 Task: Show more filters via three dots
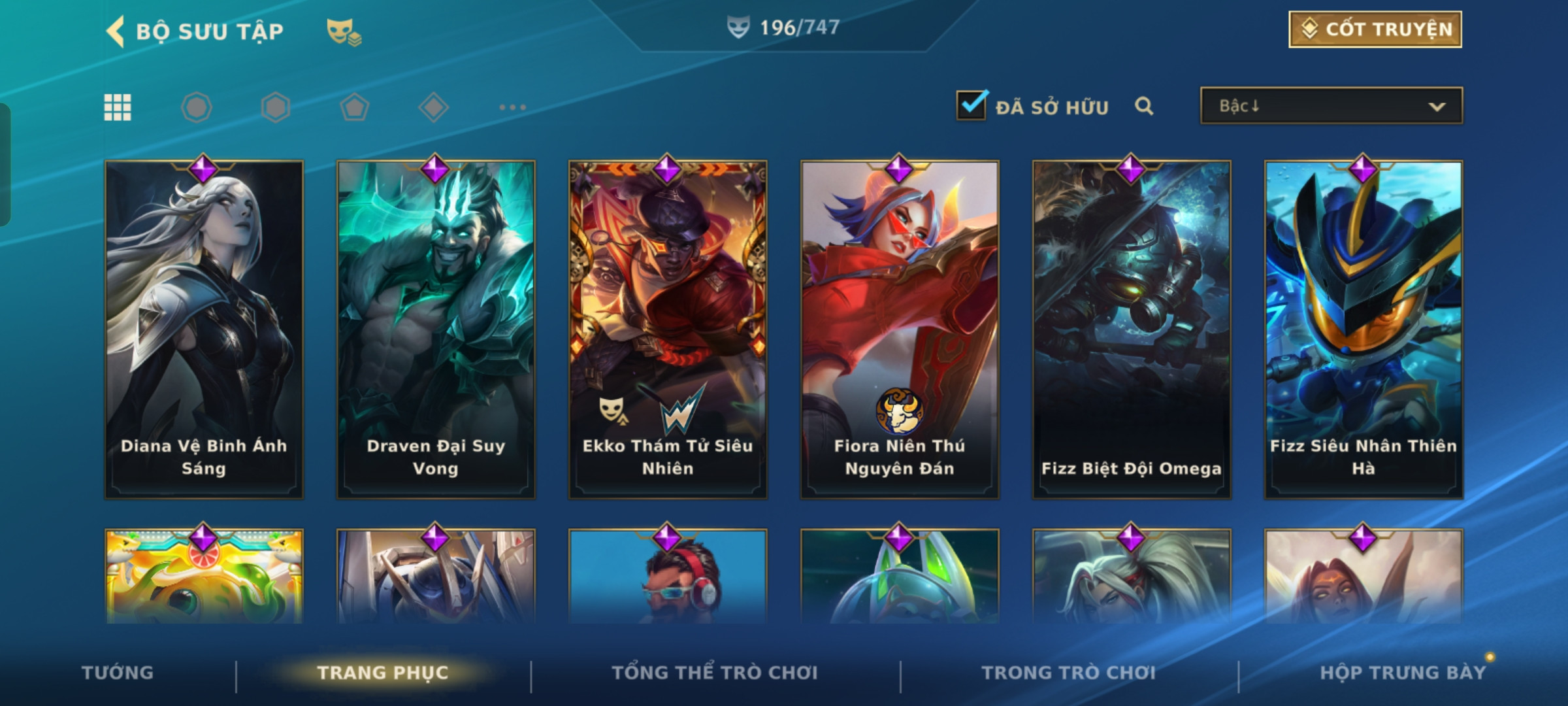(512, 107)
